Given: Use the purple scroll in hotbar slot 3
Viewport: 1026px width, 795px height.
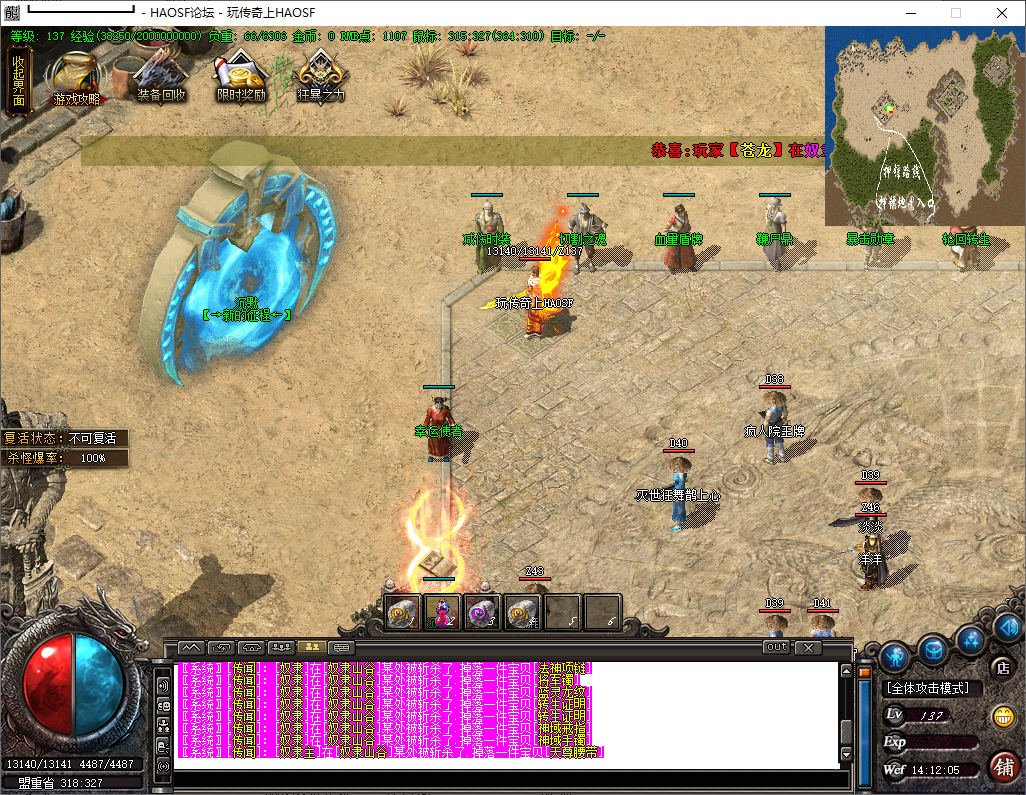Looking at the screenshot, I should (483, 611).
